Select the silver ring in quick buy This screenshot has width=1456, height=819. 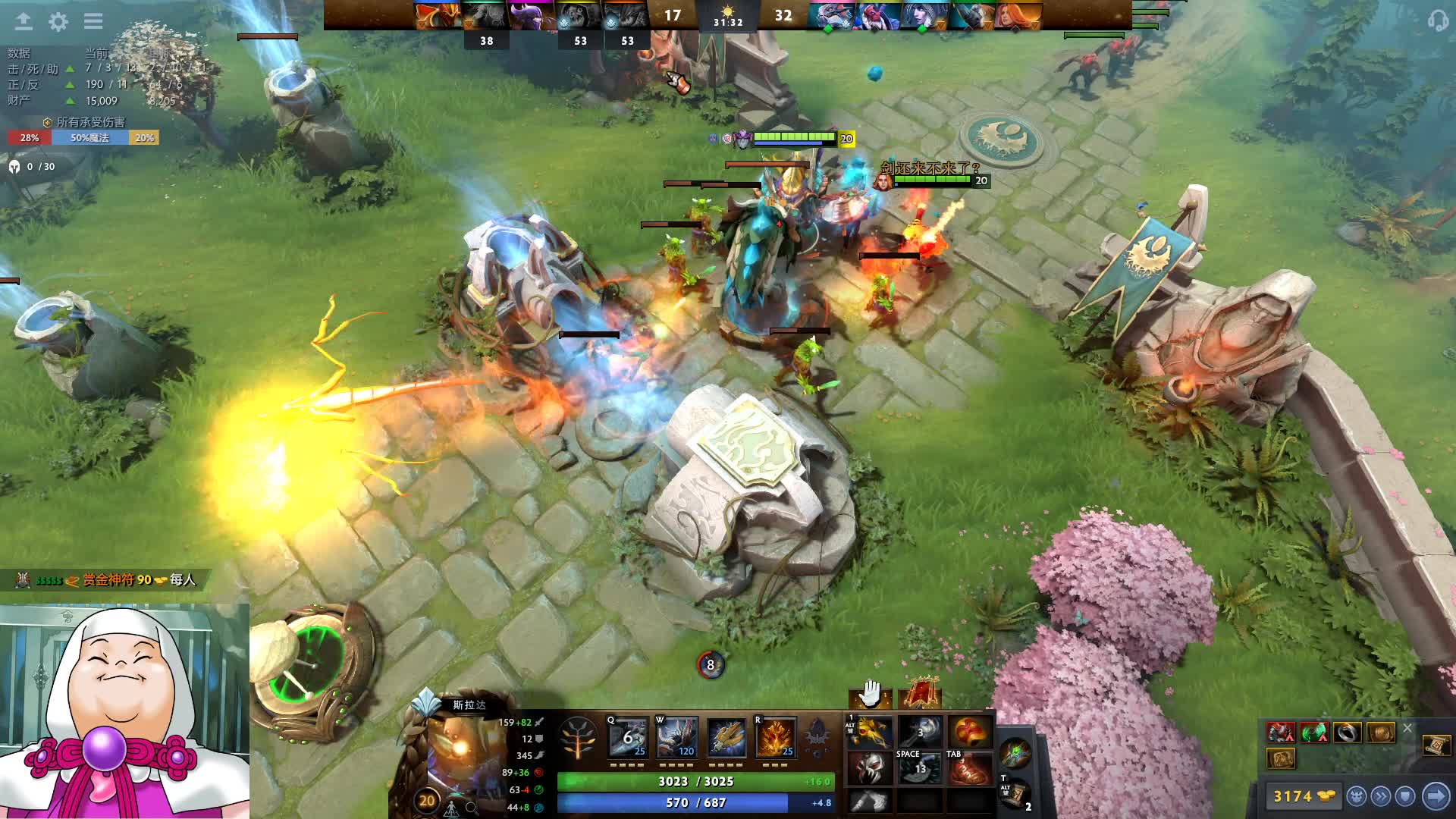pyautogui.click(x=1348, y=733)
